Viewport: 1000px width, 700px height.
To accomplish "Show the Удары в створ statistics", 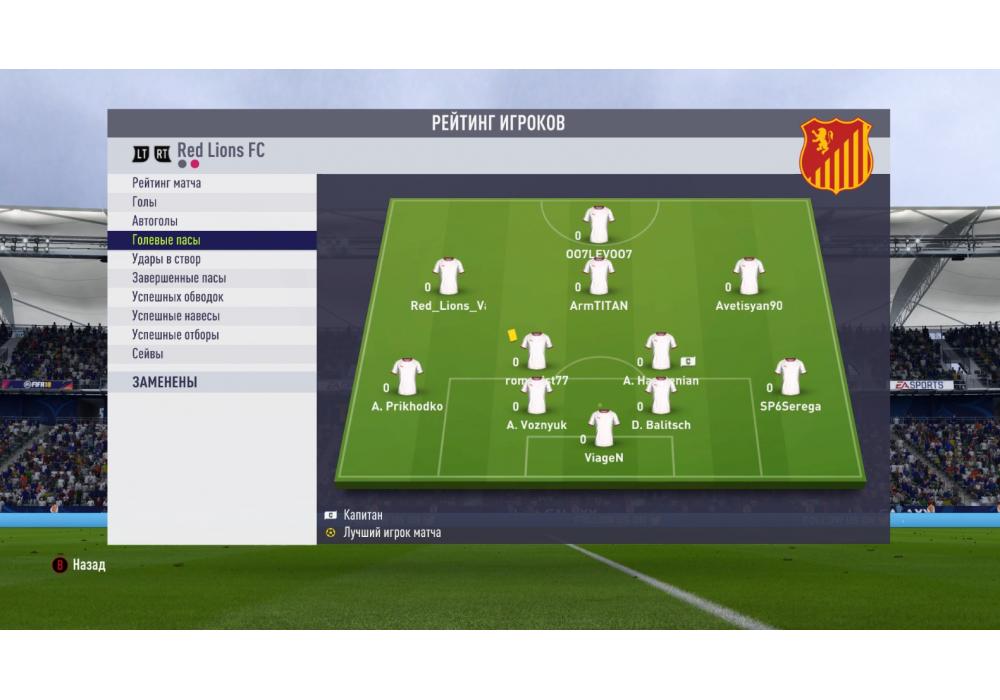I will coord(166,260).
